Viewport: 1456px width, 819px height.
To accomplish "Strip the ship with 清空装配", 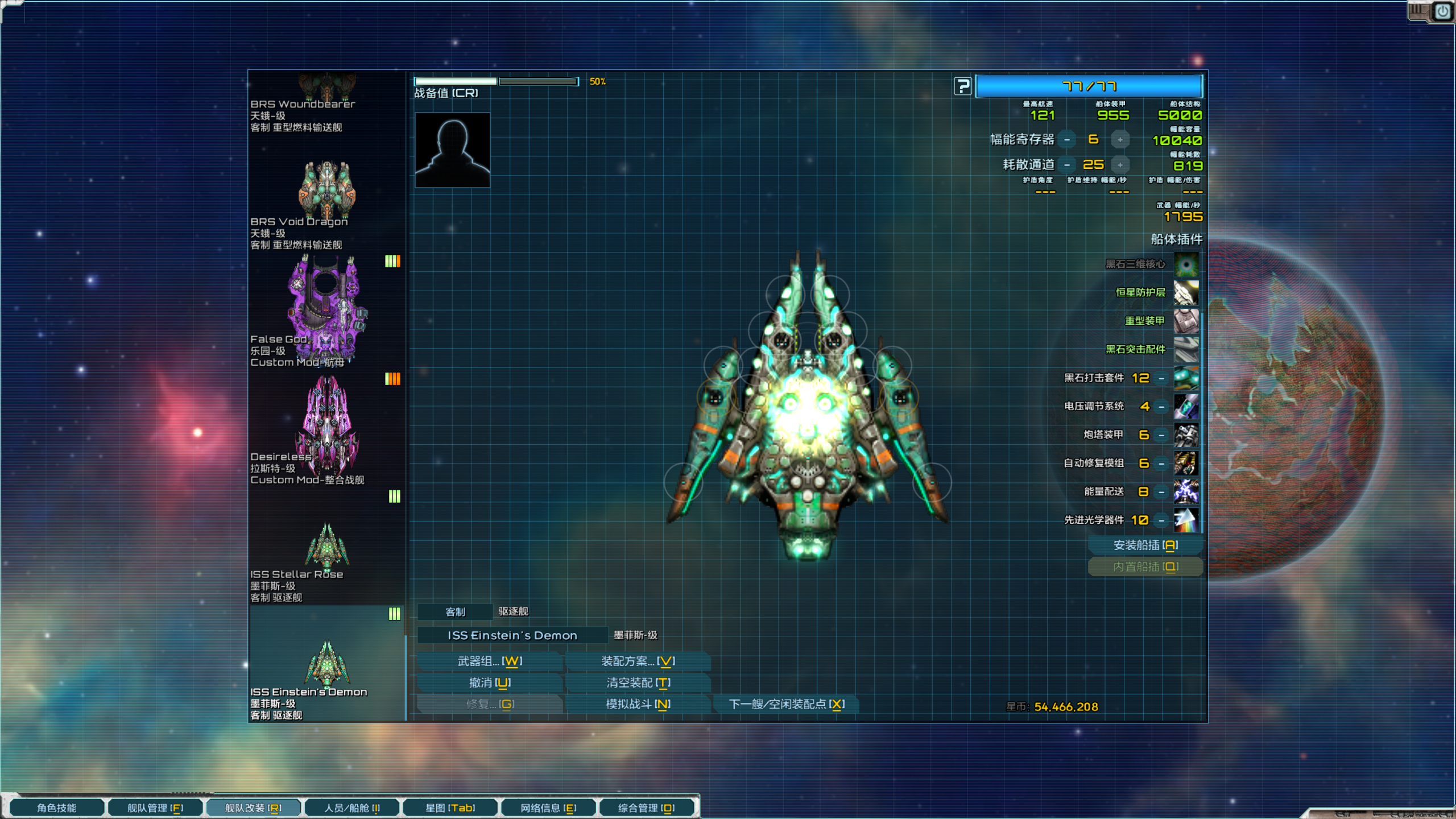I will click(x=638, y=682).
